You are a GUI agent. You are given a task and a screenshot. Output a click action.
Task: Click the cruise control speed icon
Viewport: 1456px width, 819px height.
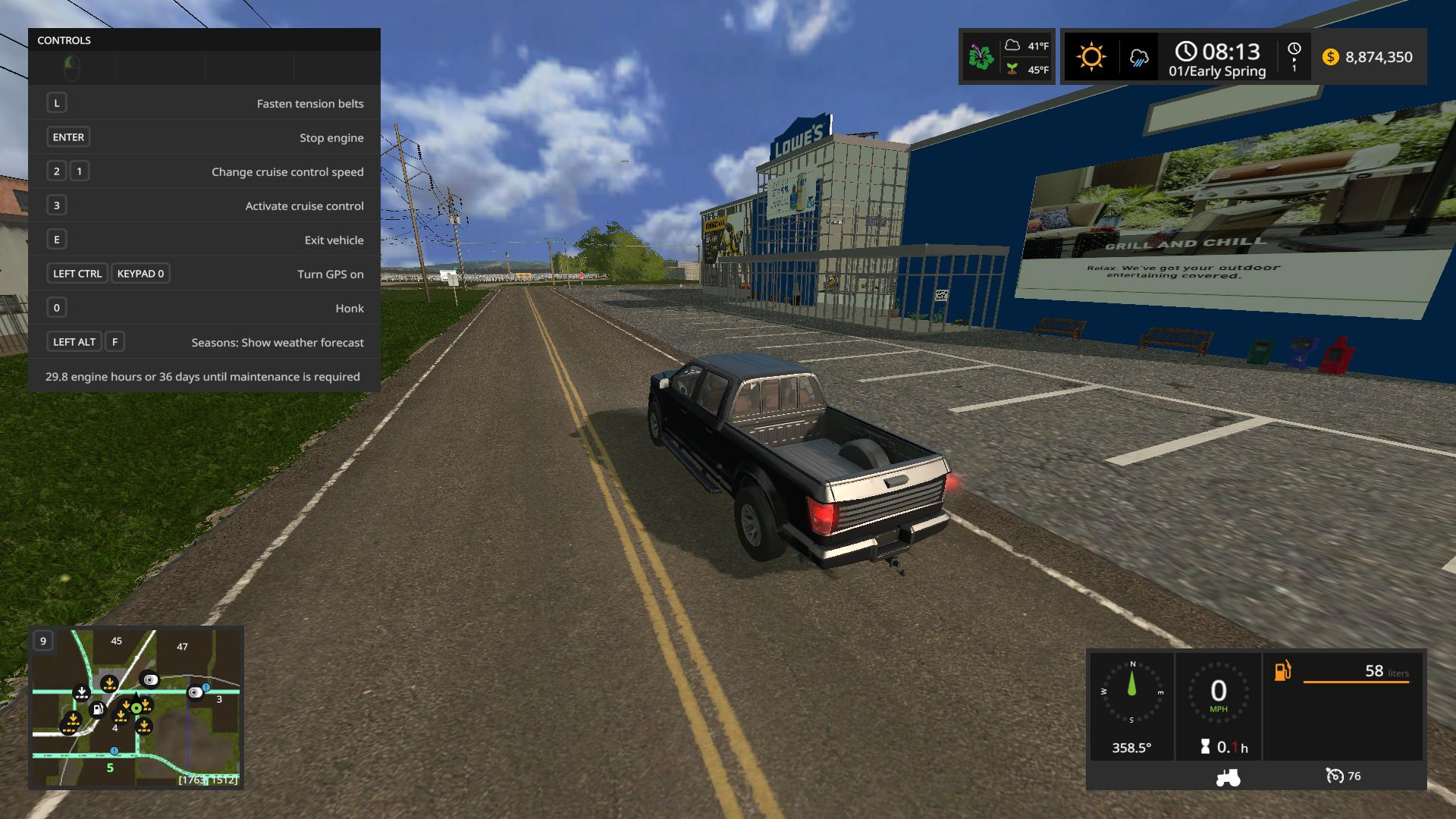pos(1334,776)
